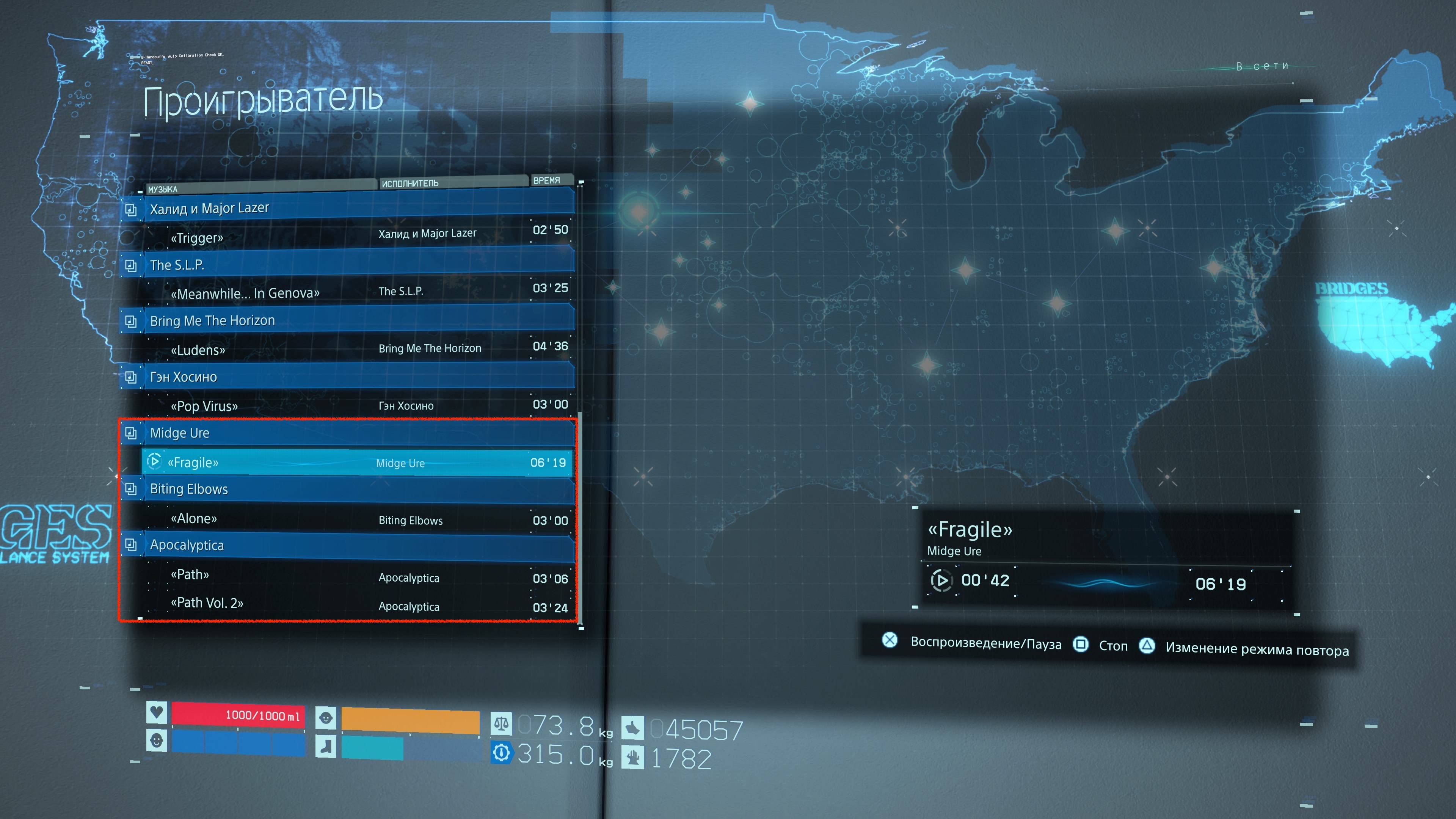
Task: Click the play icon beside the 00'42 timer
Action: coord(940,581)
